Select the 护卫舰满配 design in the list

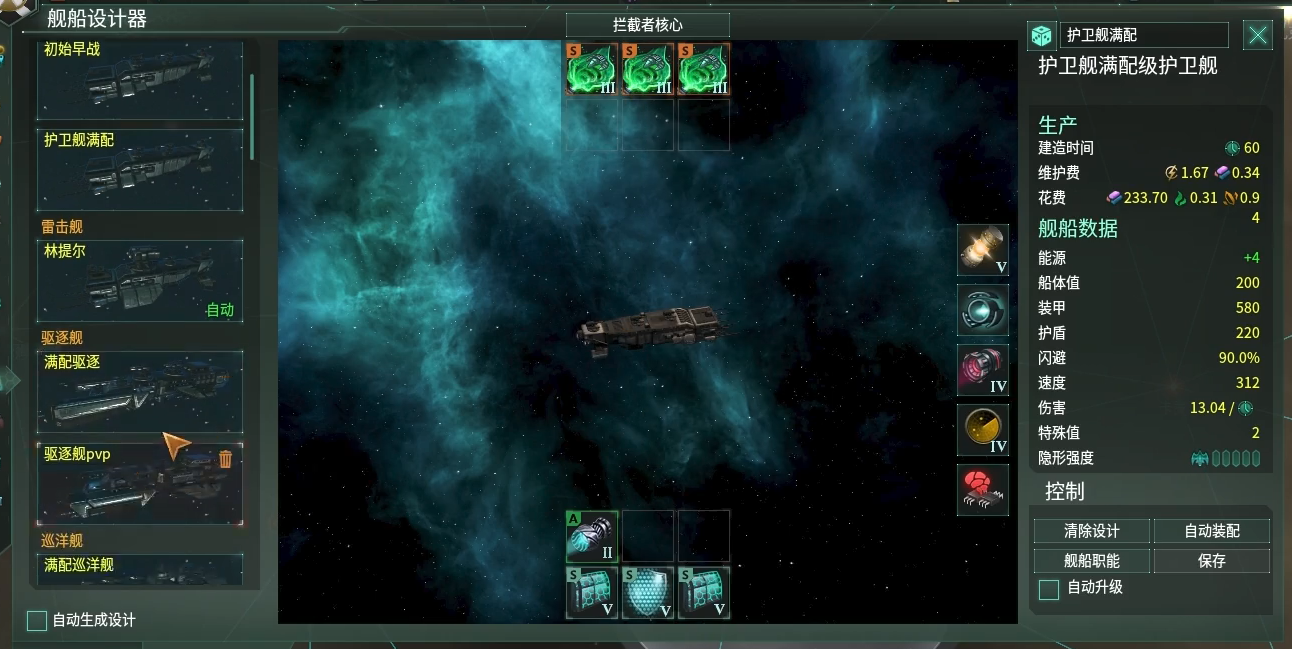(x=140, y=170)
